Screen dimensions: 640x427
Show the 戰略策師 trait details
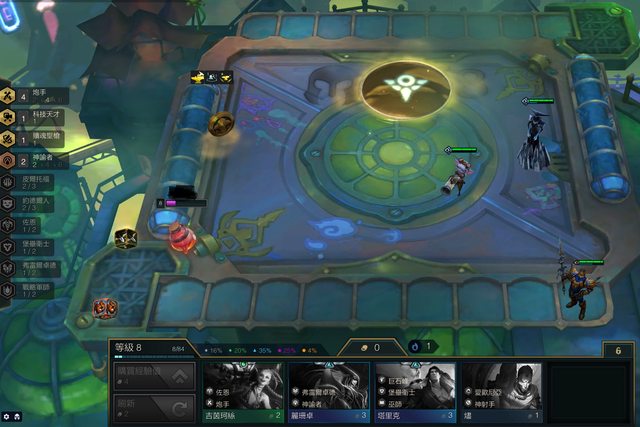click(30, 290)
